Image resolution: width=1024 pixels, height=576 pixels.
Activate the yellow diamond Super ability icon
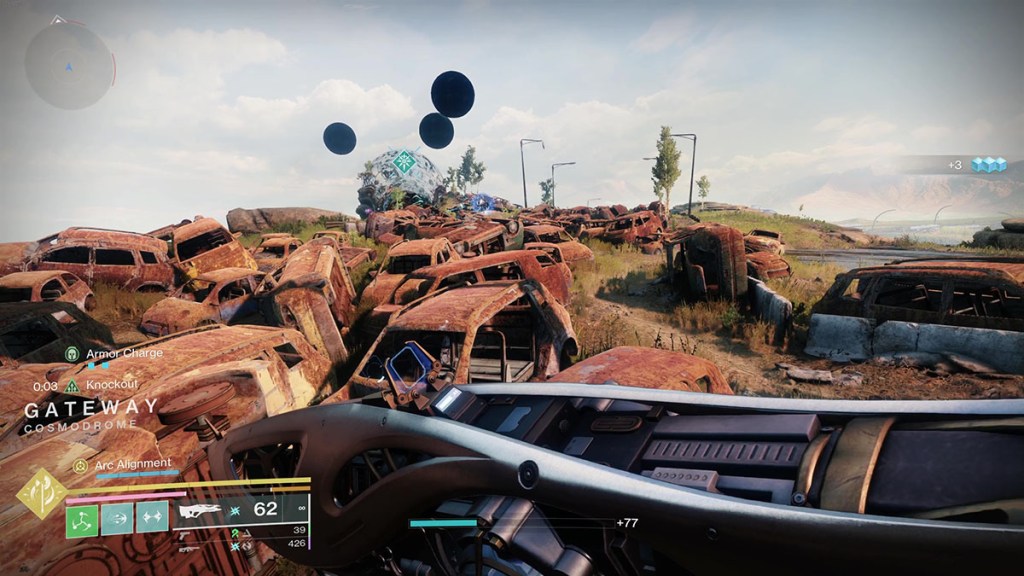42,493
